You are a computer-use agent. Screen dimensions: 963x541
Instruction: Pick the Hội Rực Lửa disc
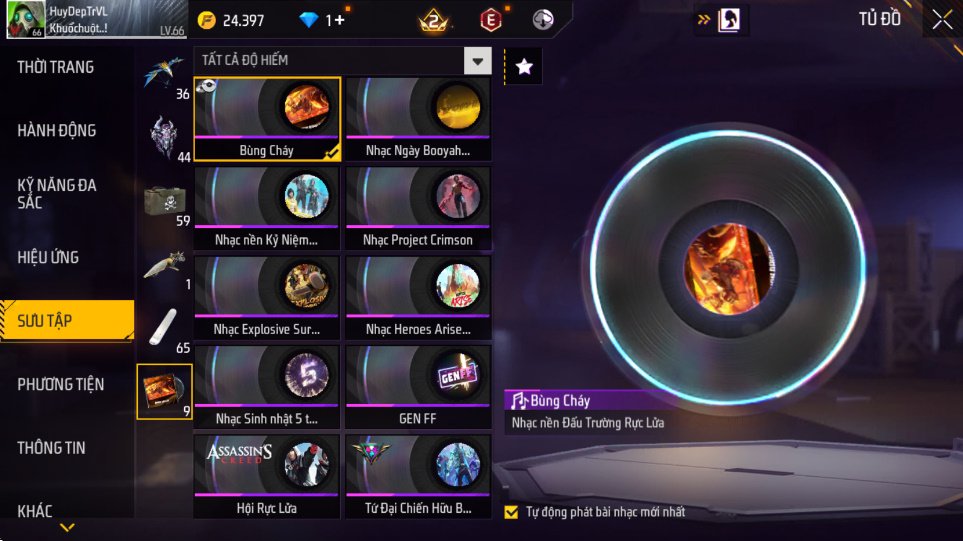[x=267, y=475]
